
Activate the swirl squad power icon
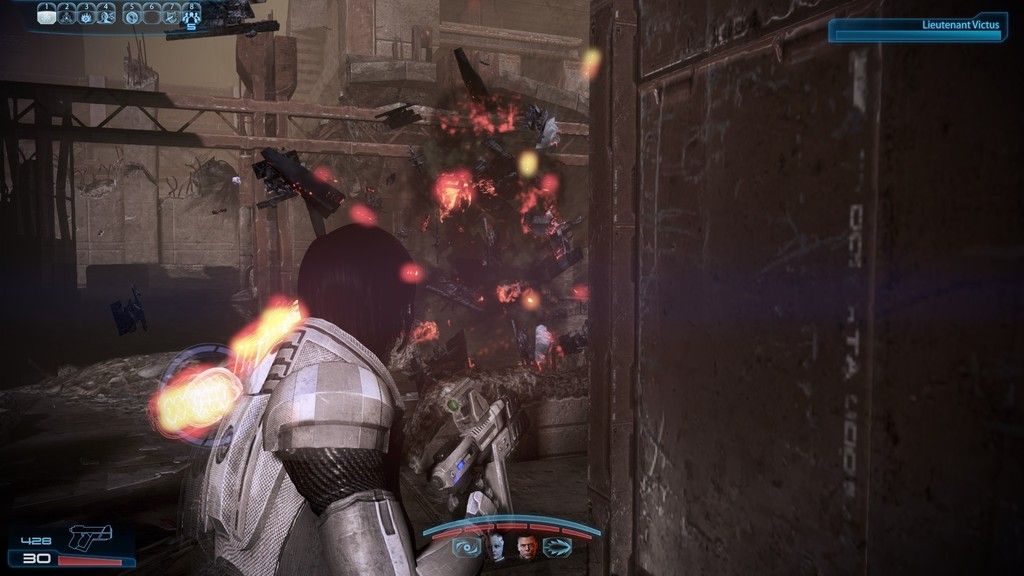pyautogui.click(x=467, y=547)
